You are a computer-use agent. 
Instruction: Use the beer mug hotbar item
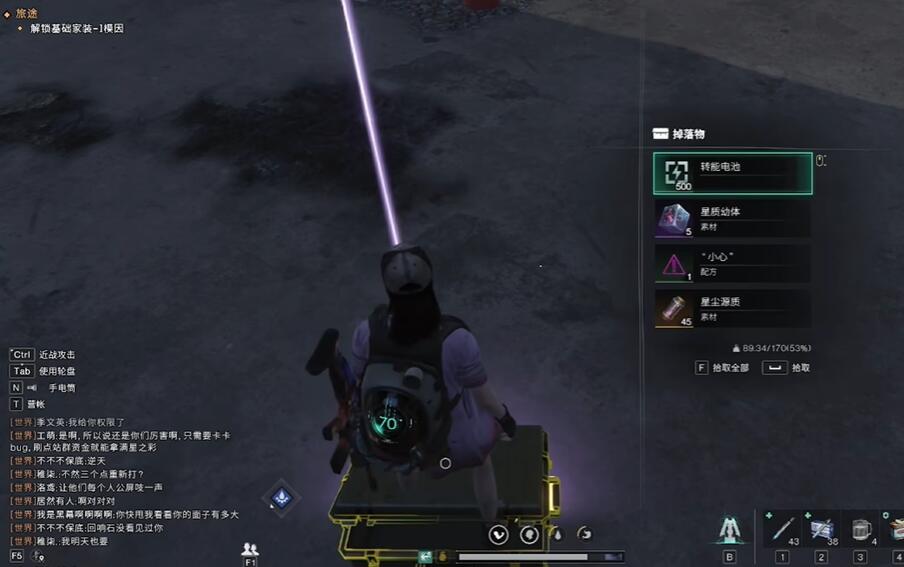click(x=859, y=528)
